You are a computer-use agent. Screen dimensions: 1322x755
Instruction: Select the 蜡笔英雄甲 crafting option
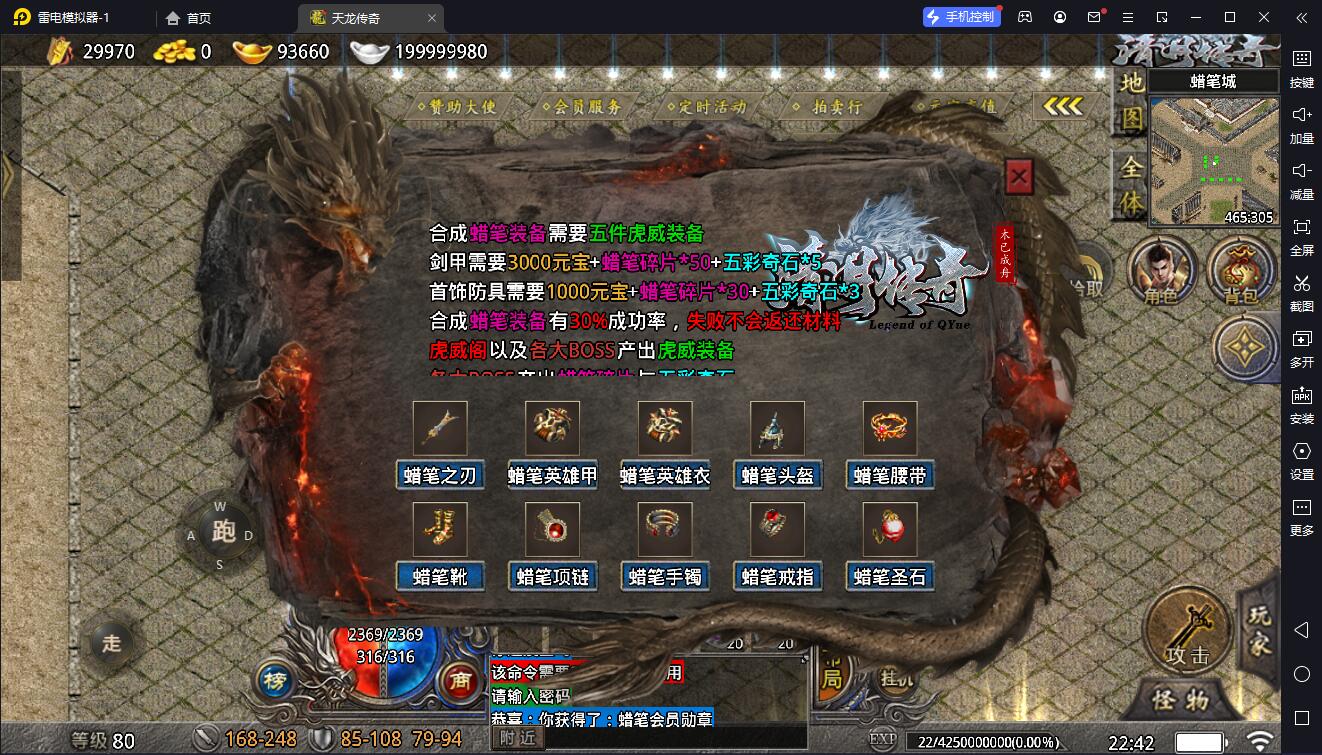[x=552, y=475]
